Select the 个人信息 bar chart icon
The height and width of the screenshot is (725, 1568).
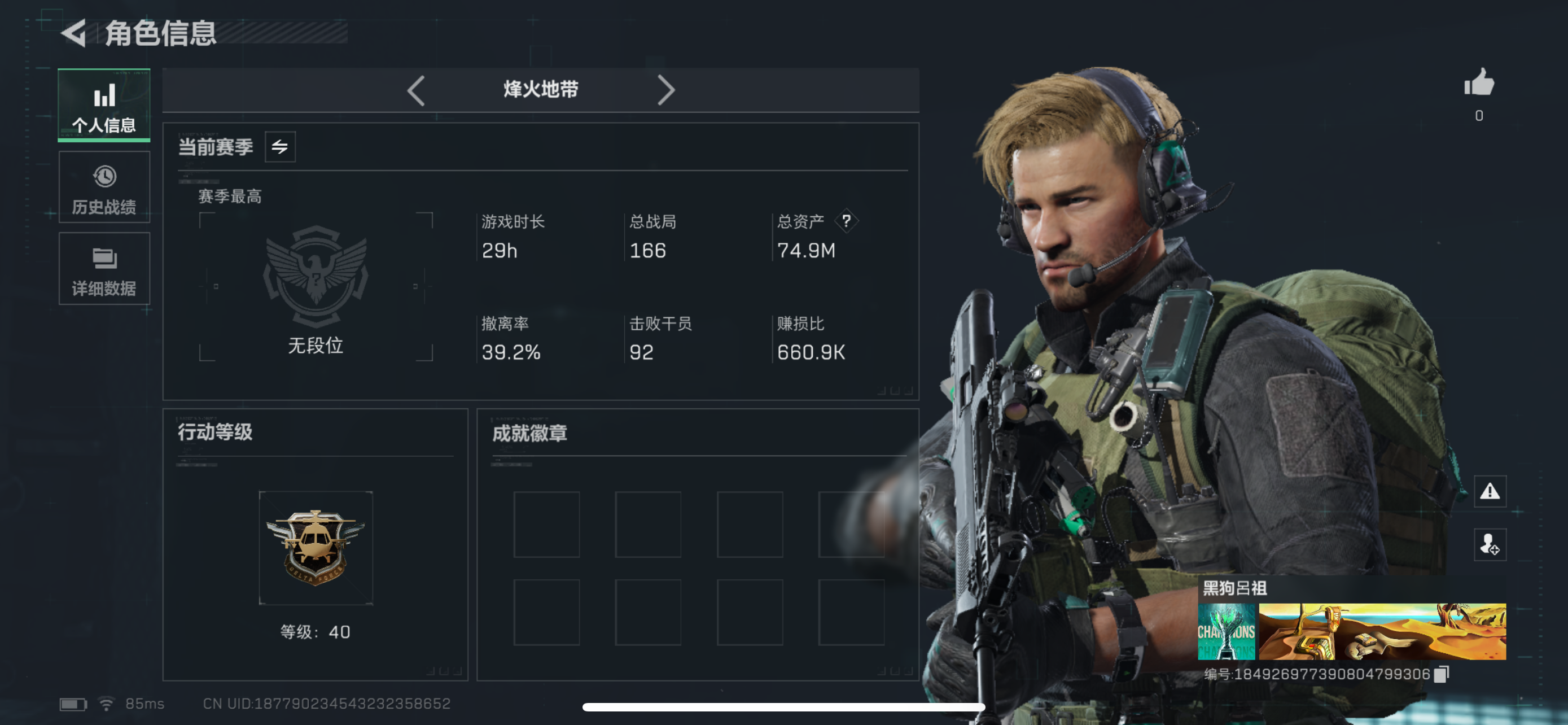pyautogui.click(x=103, y=95)
